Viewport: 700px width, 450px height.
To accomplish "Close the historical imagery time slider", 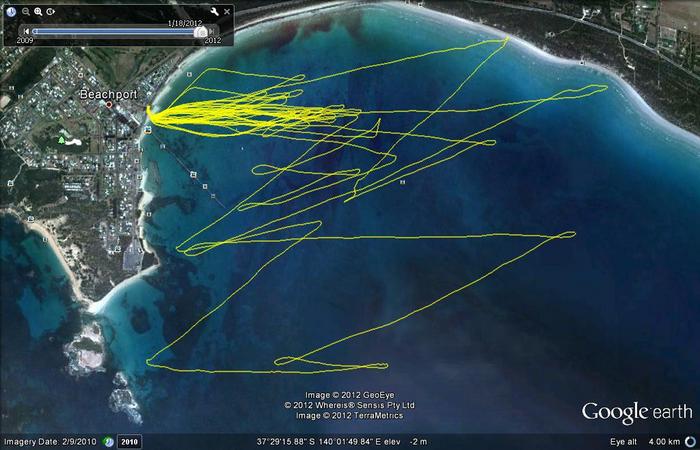I will click(x=227, y=11).
